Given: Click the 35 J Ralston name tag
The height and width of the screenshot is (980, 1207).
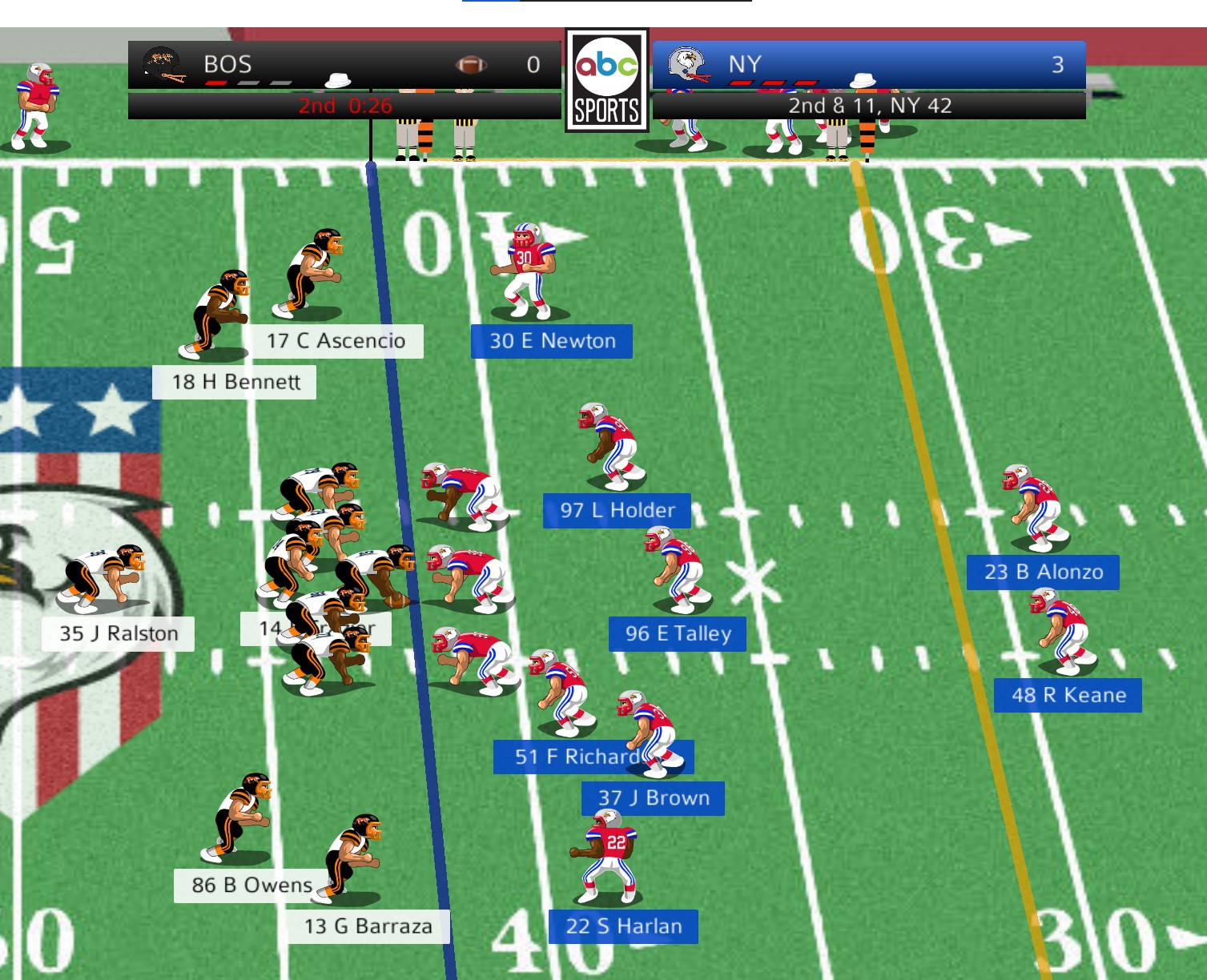Looking at the screenshot, I should (119, 633).
